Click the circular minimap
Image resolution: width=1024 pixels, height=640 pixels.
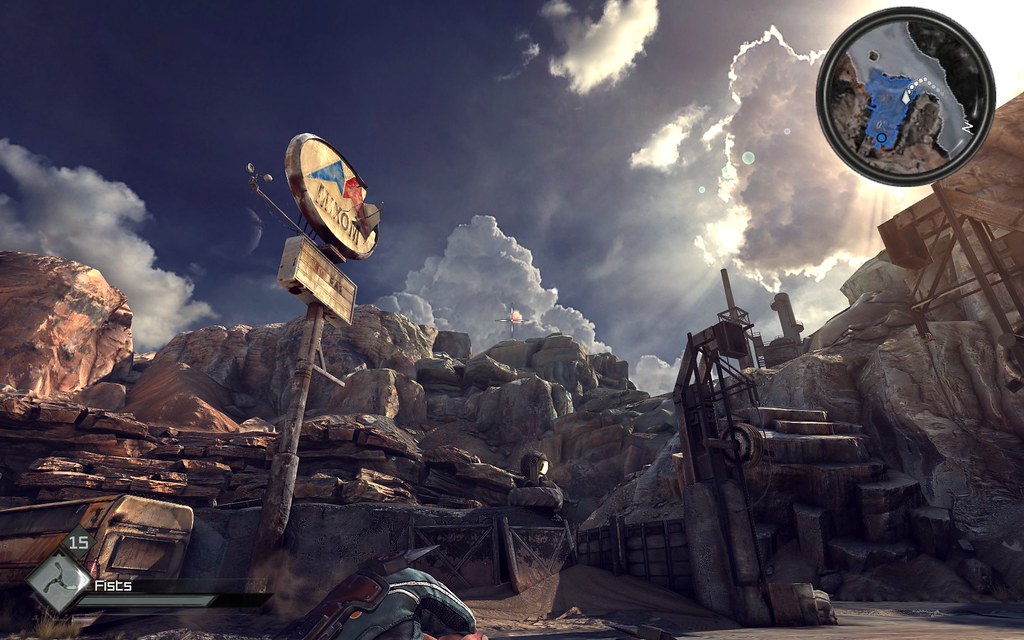click(x=905, y=96)
